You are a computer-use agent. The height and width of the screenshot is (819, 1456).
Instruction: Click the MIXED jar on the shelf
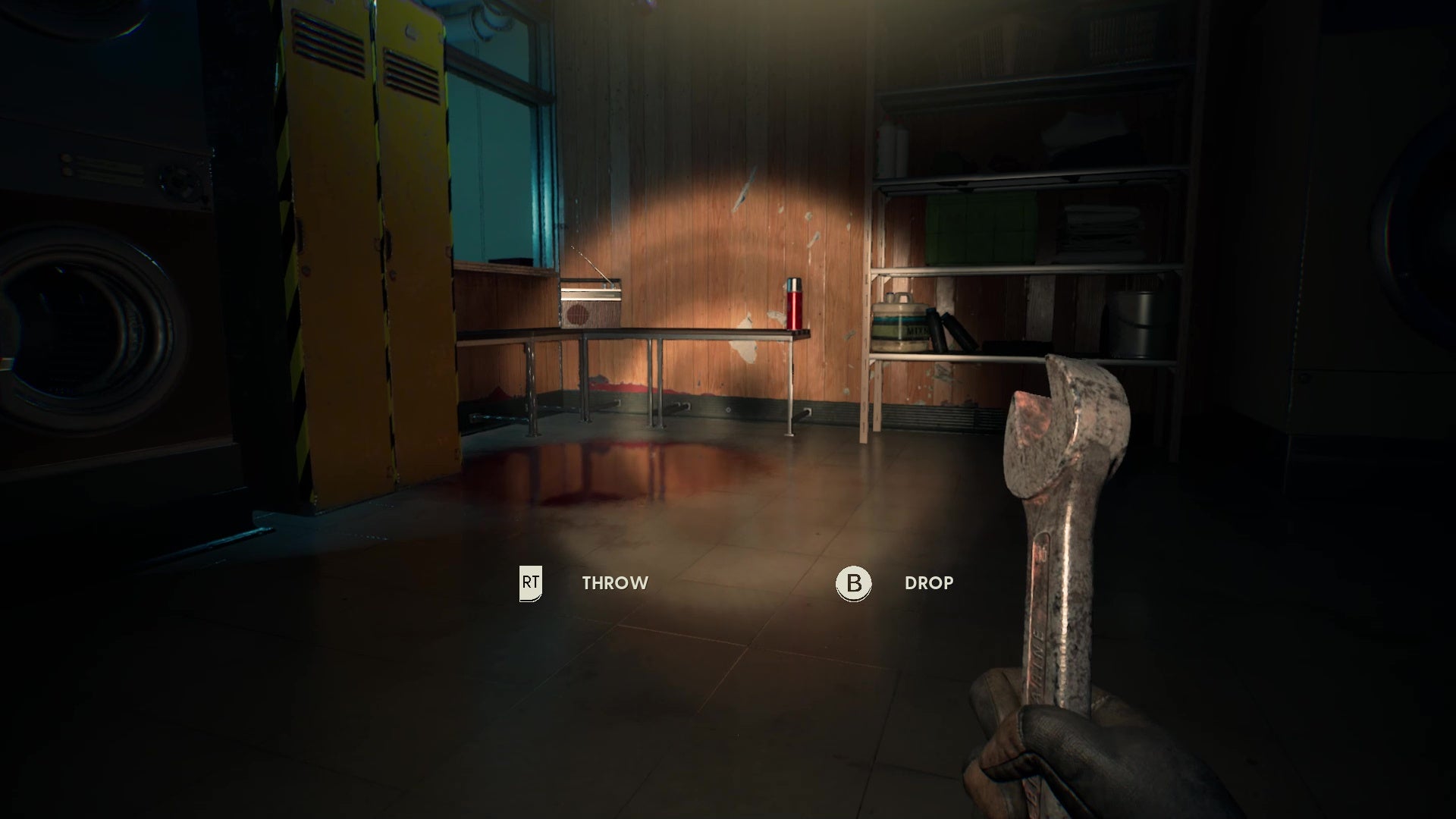pyautogui.click(x=899, y=326)
